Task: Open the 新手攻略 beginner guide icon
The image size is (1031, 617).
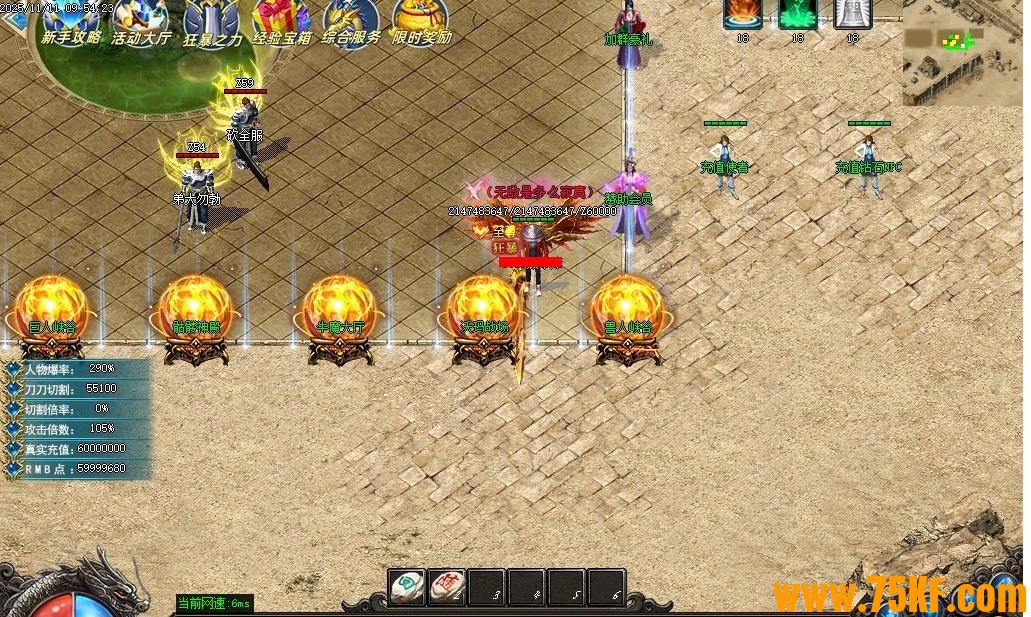Action: click(x=70, y=20)
